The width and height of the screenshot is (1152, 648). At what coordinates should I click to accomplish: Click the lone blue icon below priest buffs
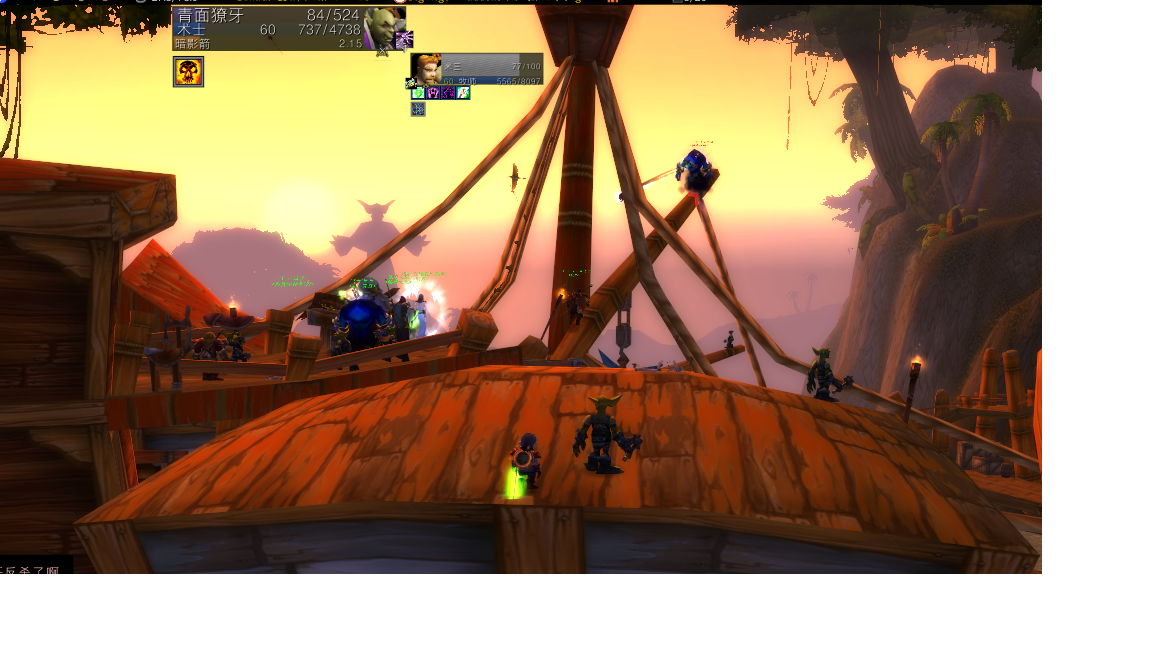(418, 109)
